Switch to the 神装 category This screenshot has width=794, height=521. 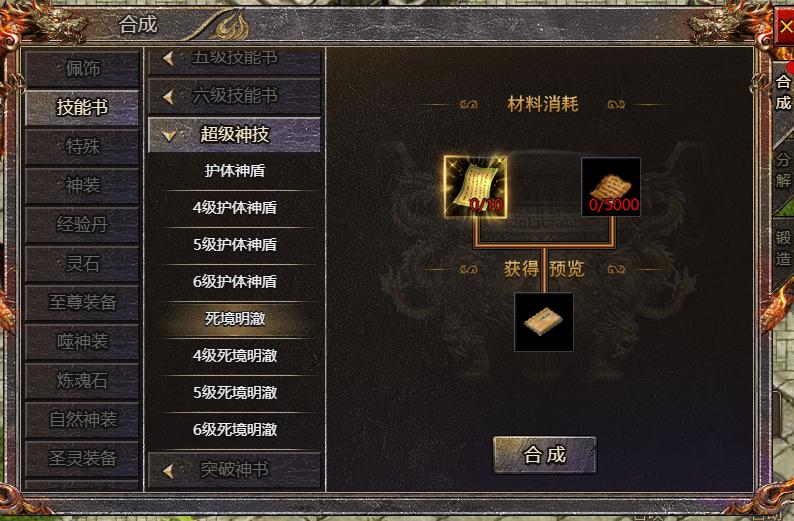(82, 186)
